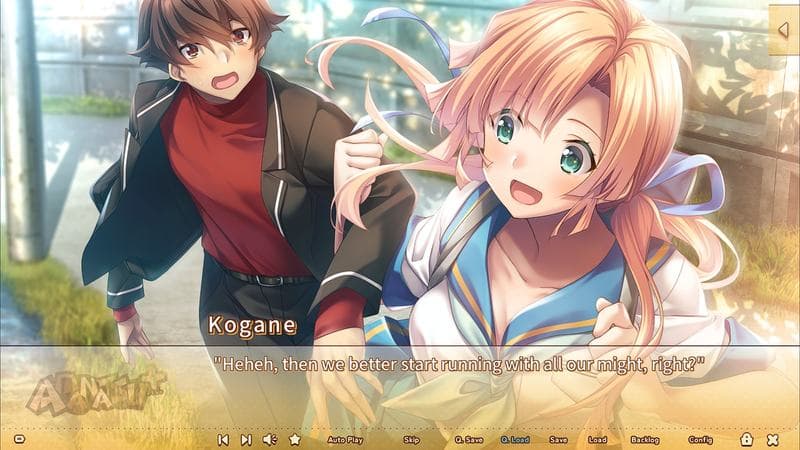Jump forward to the next scene

coord(246,439)
